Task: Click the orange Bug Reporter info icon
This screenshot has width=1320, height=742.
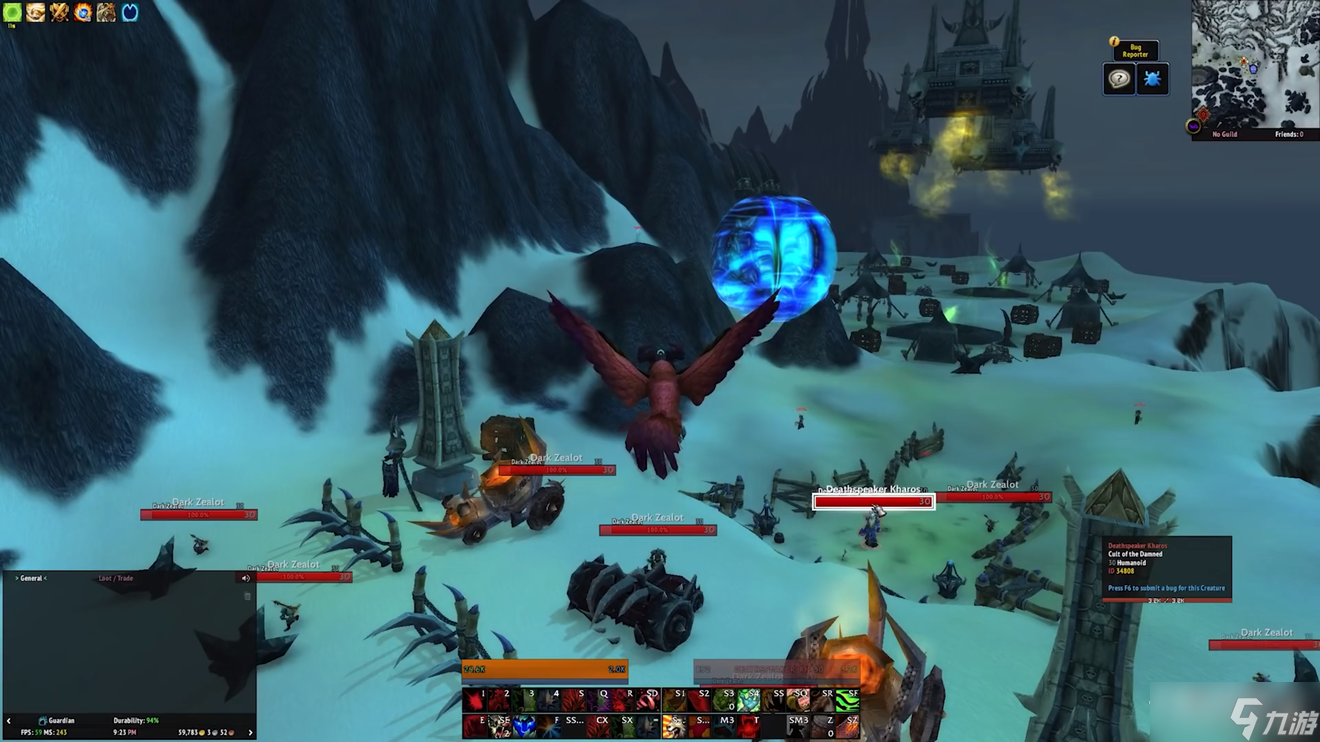Action: [1114, 42]
